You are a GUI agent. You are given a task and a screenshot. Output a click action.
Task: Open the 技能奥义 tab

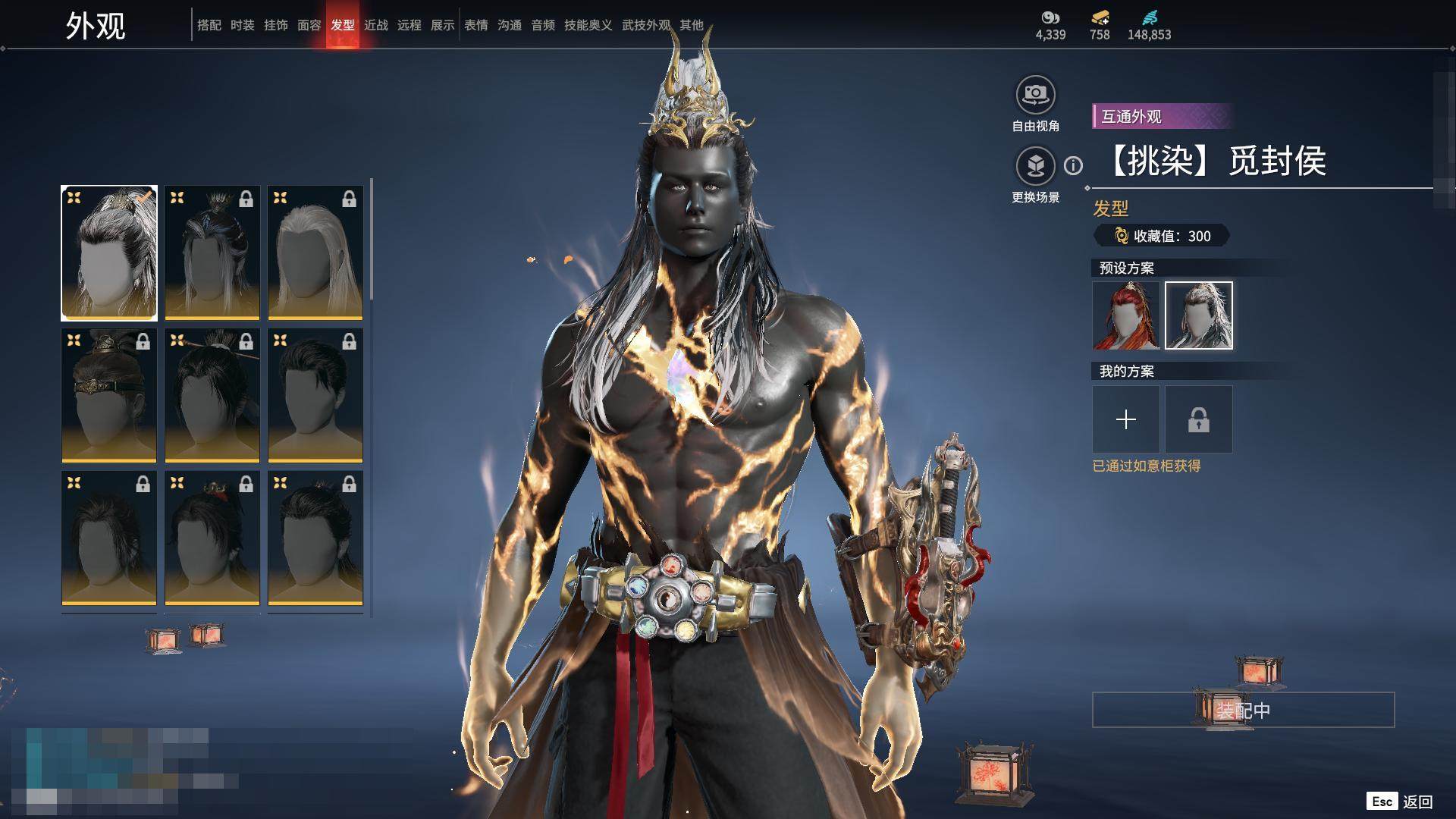[x=588, y=25]
